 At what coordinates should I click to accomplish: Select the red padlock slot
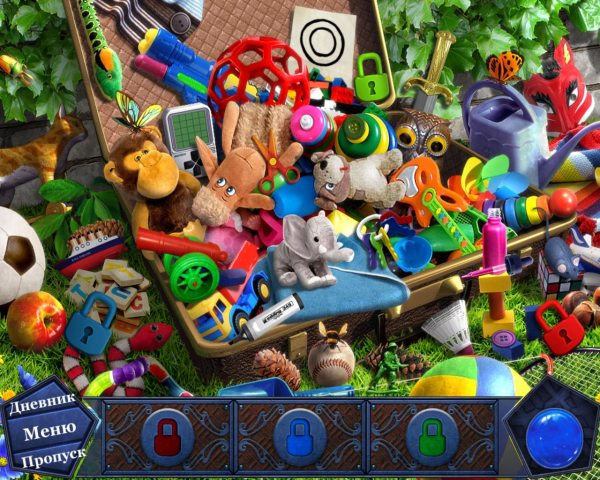point(167,437)
